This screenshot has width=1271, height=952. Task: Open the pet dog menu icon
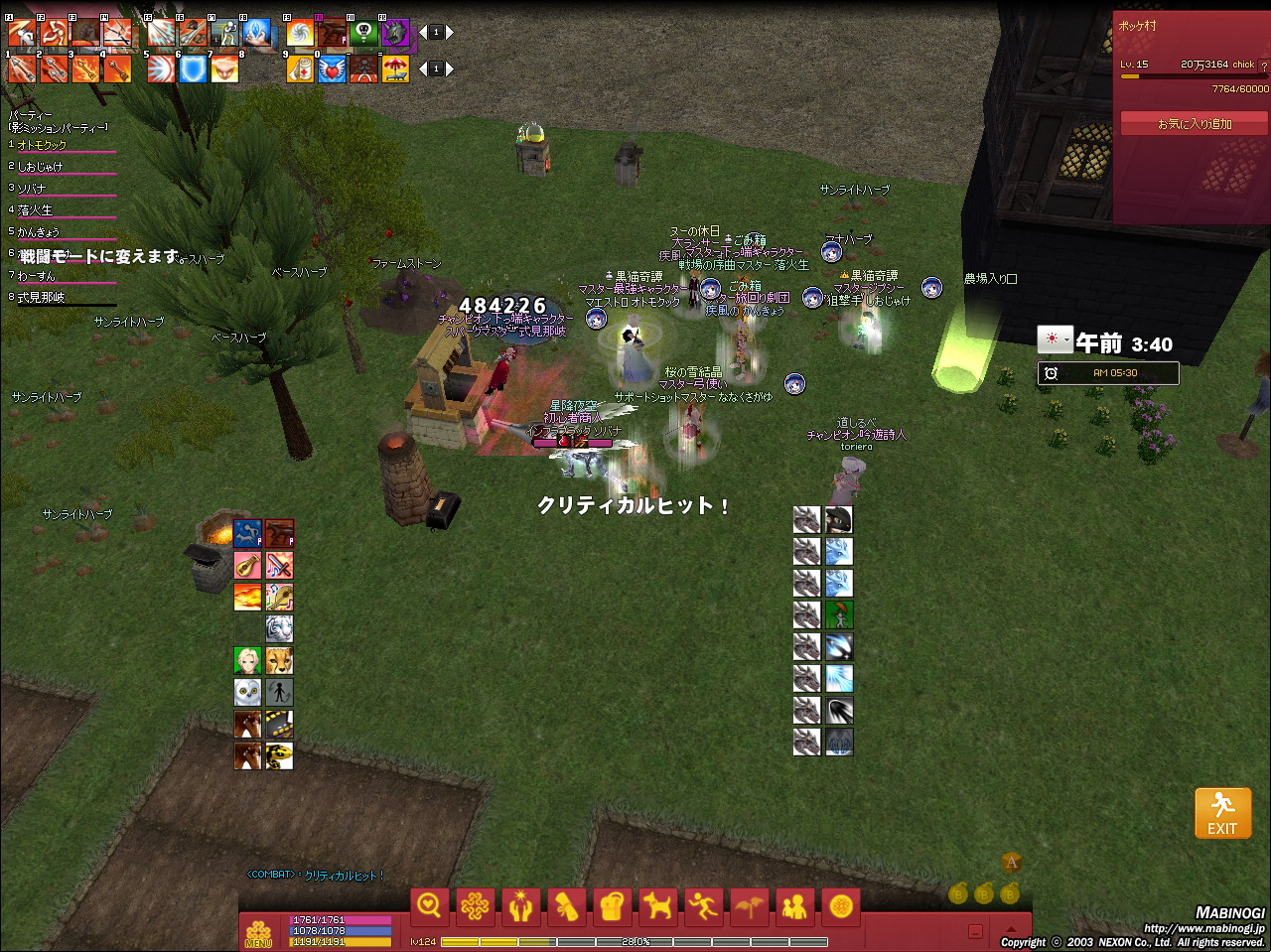pos(657,905)
